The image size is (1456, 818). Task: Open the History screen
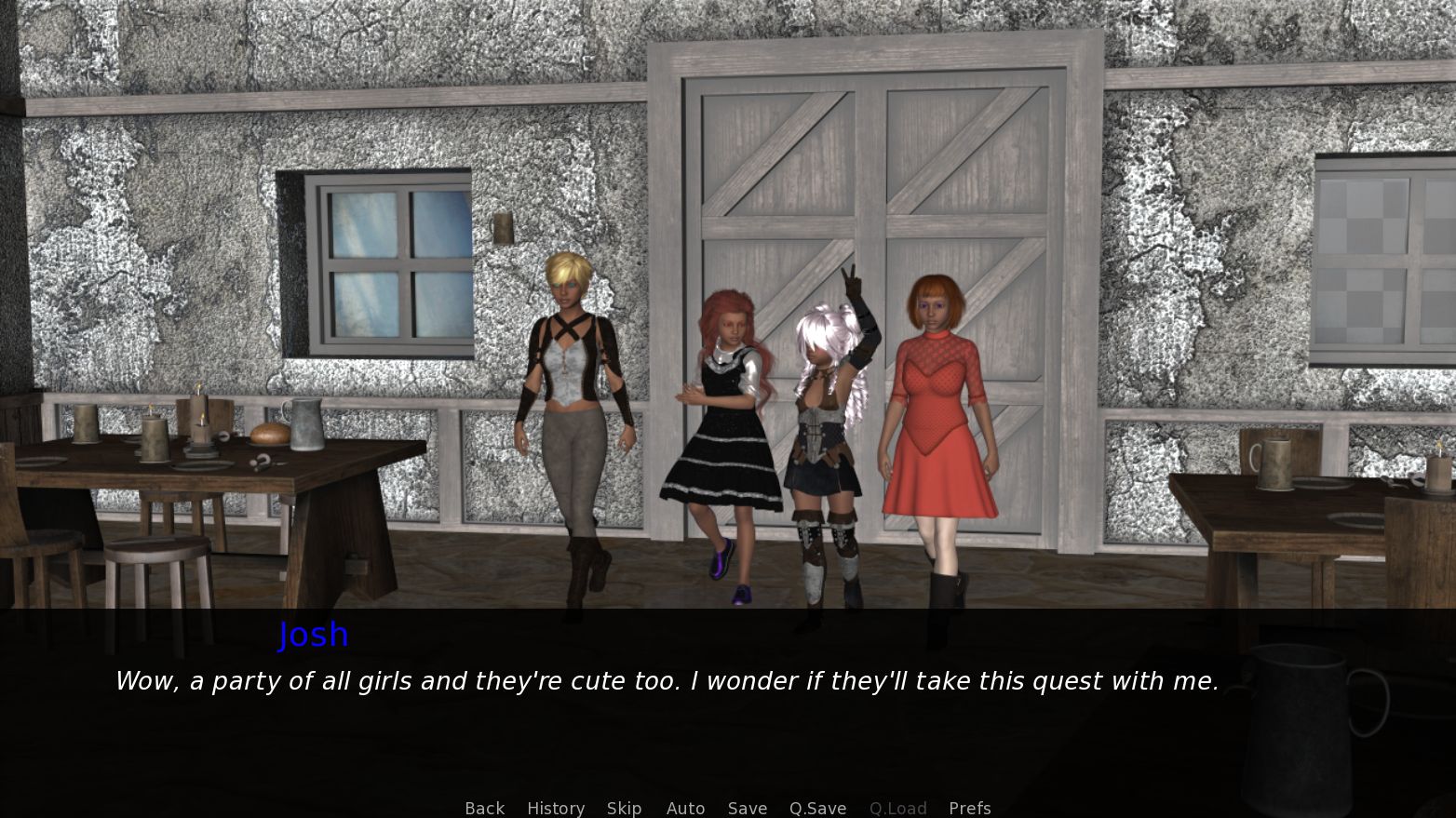click(x=556, y=808)
